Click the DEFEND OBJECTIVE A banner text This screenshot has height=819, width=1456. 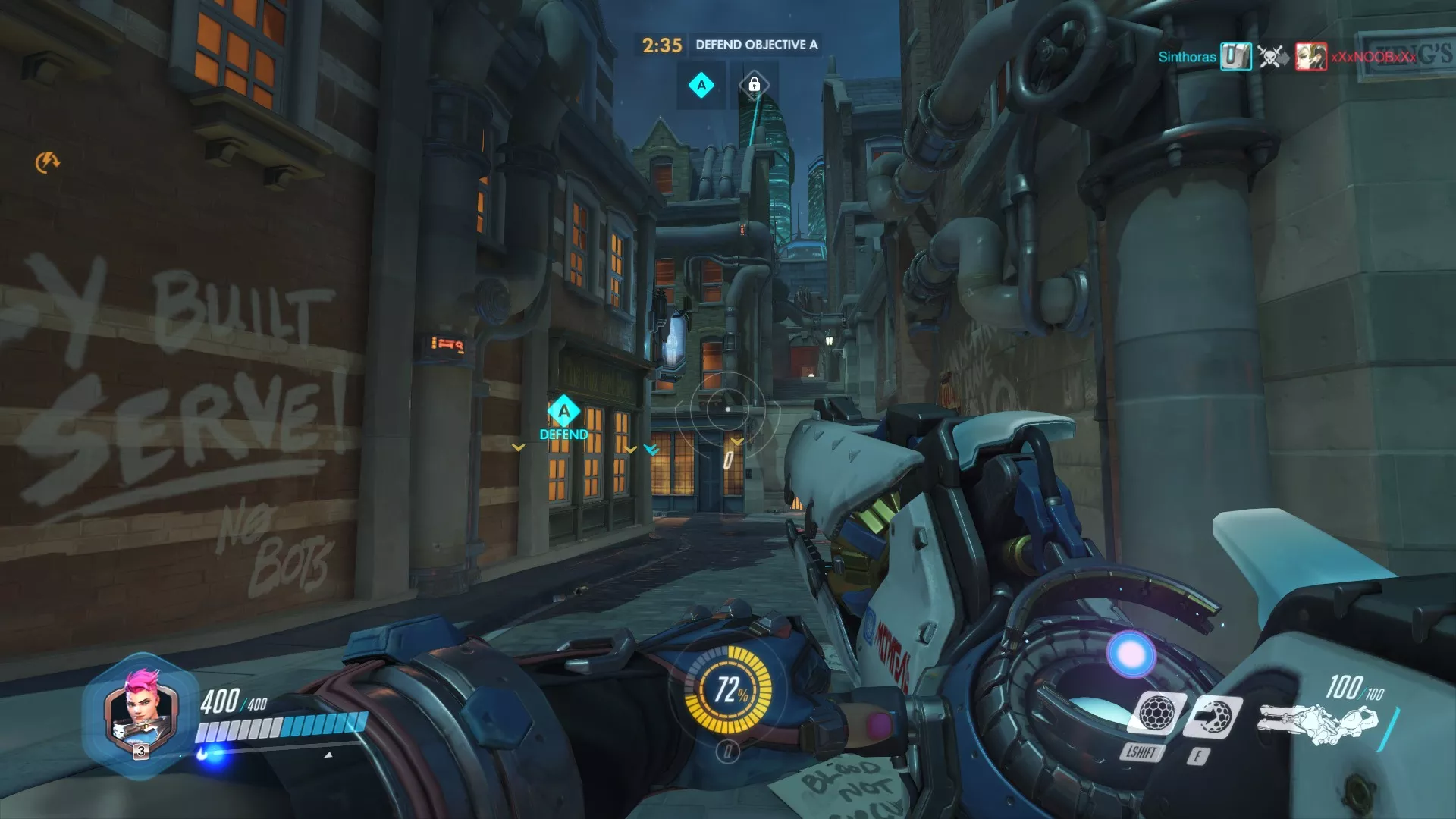pyautogui.click(x=755, y=45)
